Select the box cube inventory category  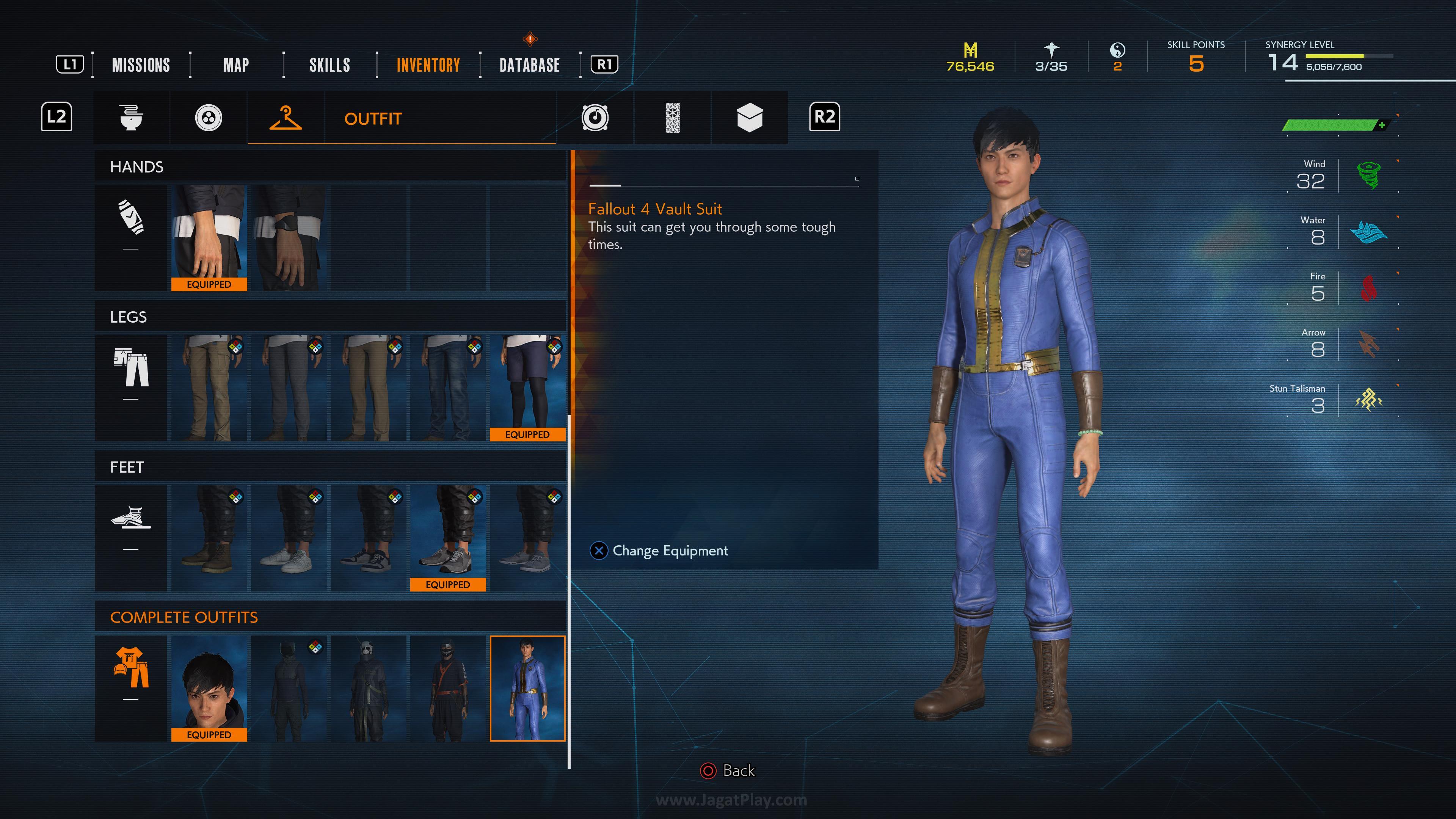(750, 118)
